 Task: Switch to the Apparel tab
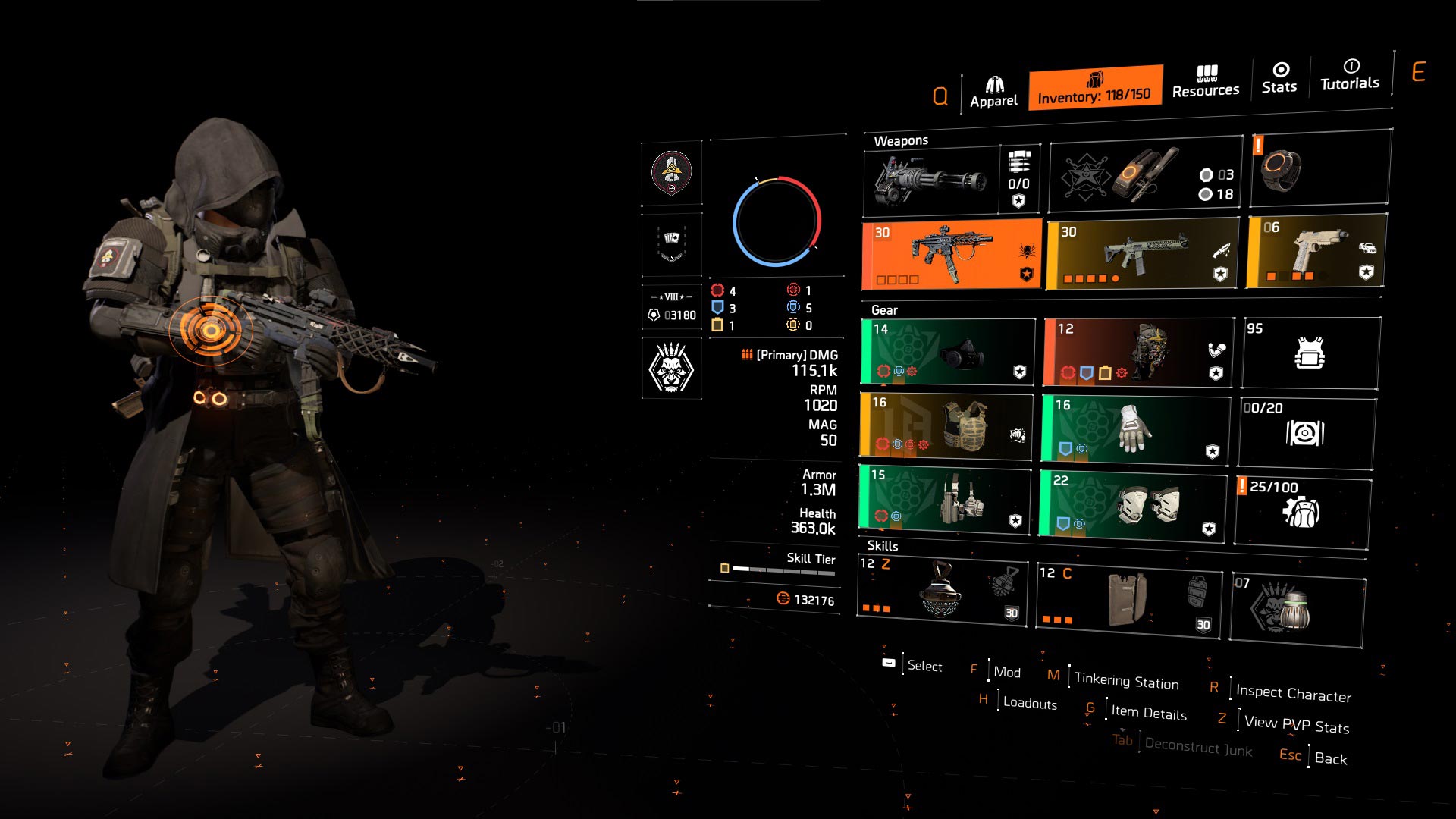(x=994, y=87)
